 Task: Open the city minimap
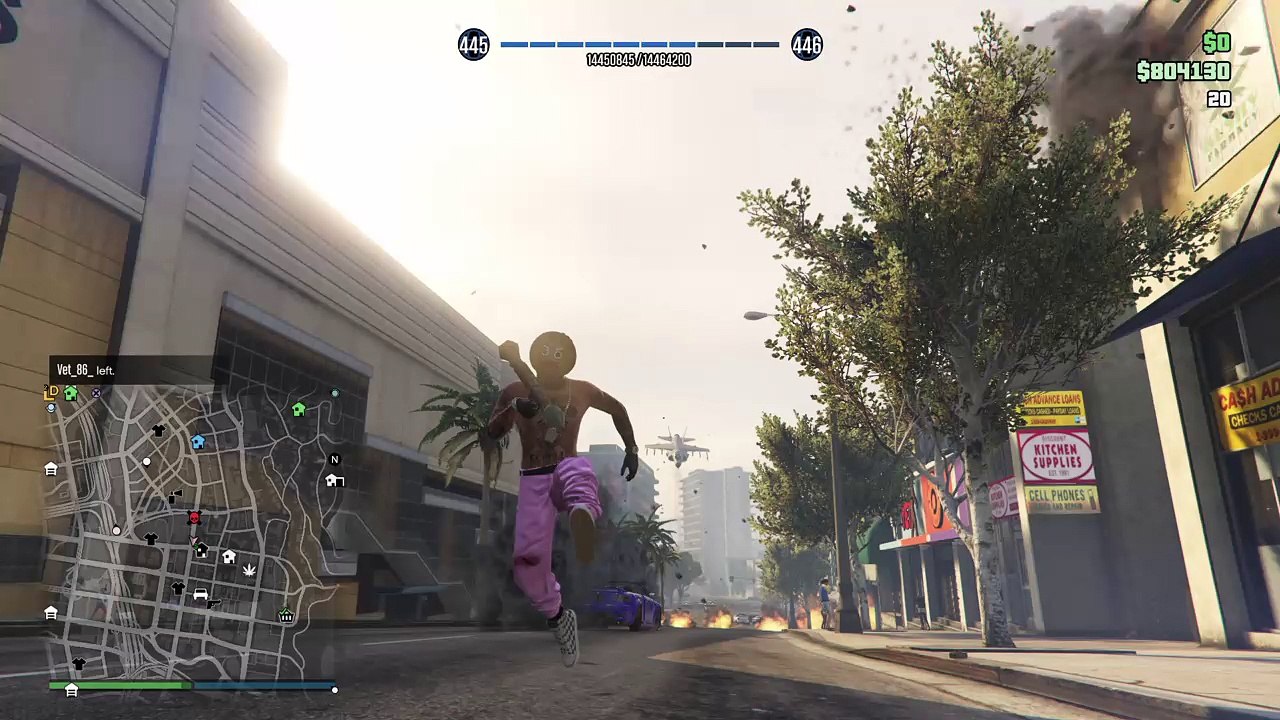coord(192,530)
